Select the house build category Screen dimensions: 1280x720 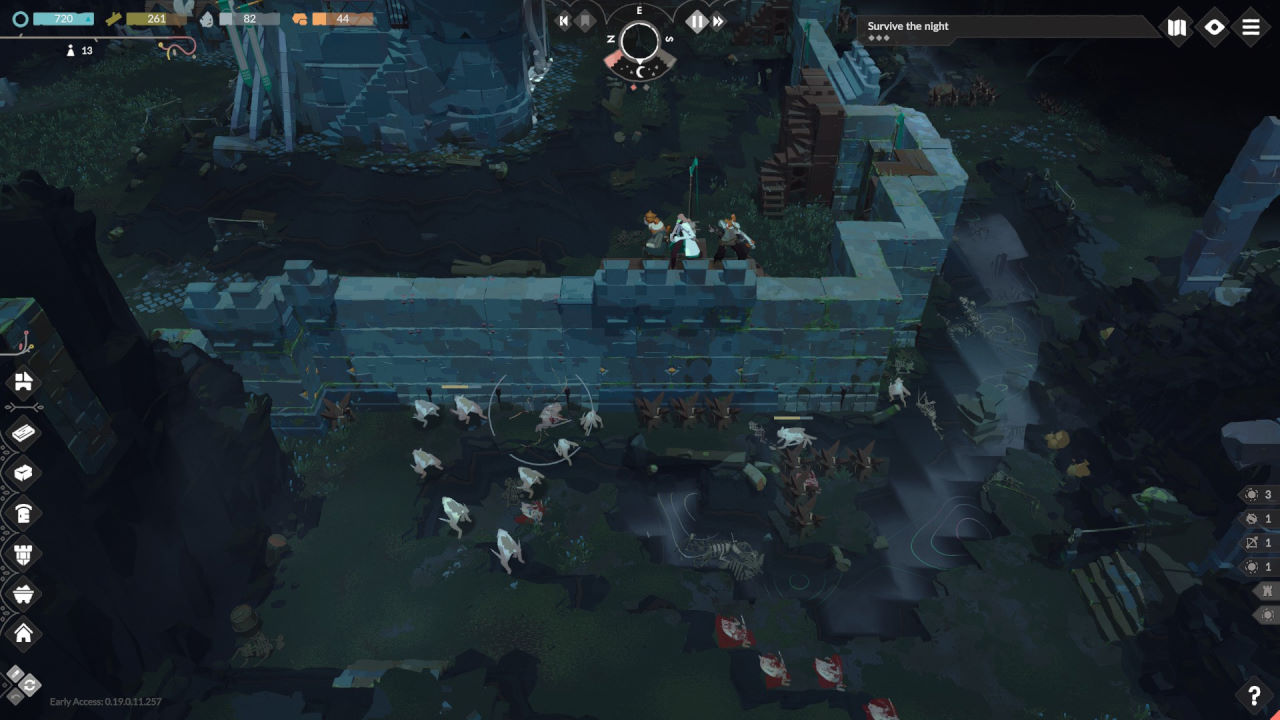[23, 633]
